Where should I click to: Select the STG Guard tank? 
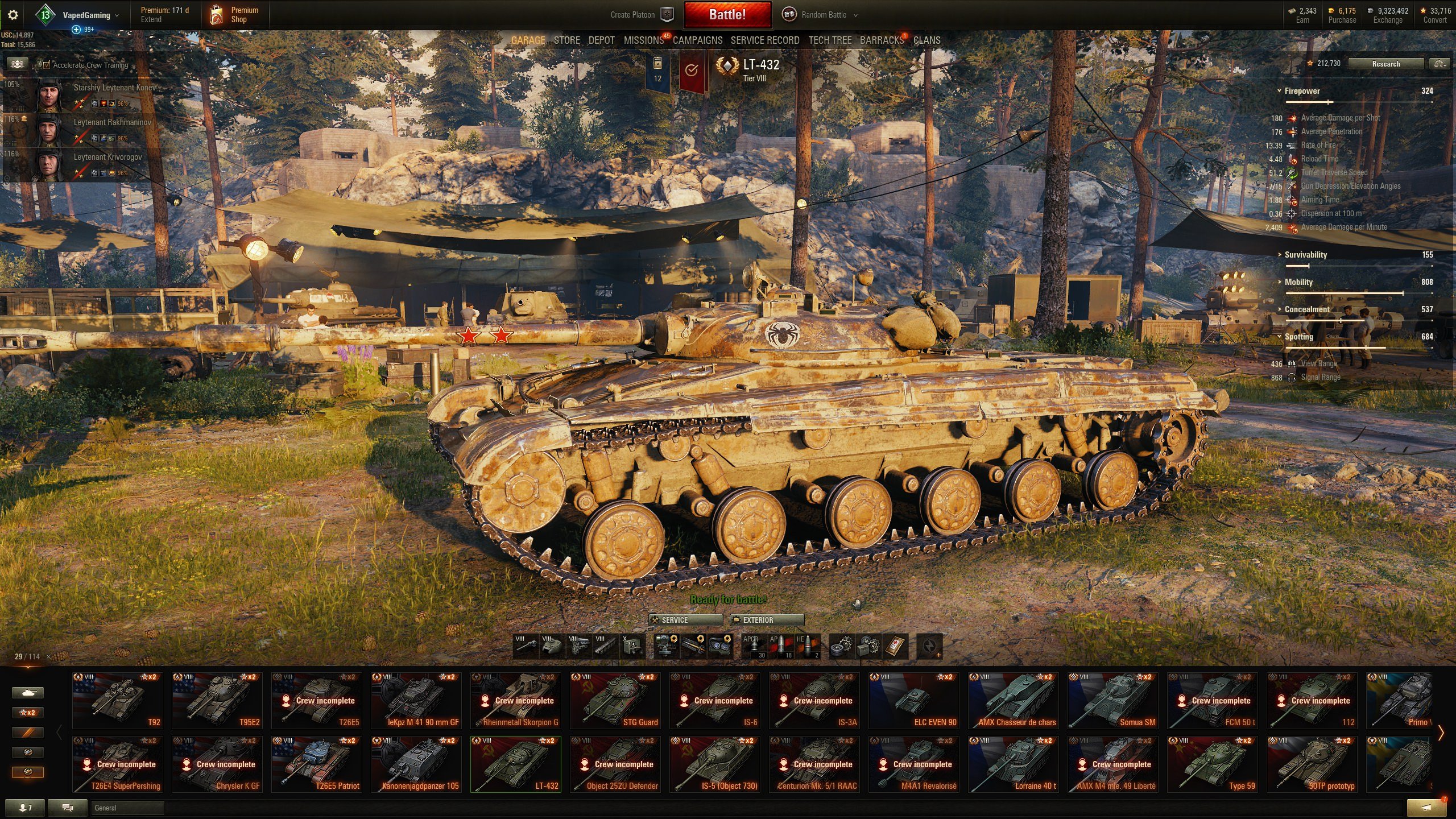pos(615,701)
